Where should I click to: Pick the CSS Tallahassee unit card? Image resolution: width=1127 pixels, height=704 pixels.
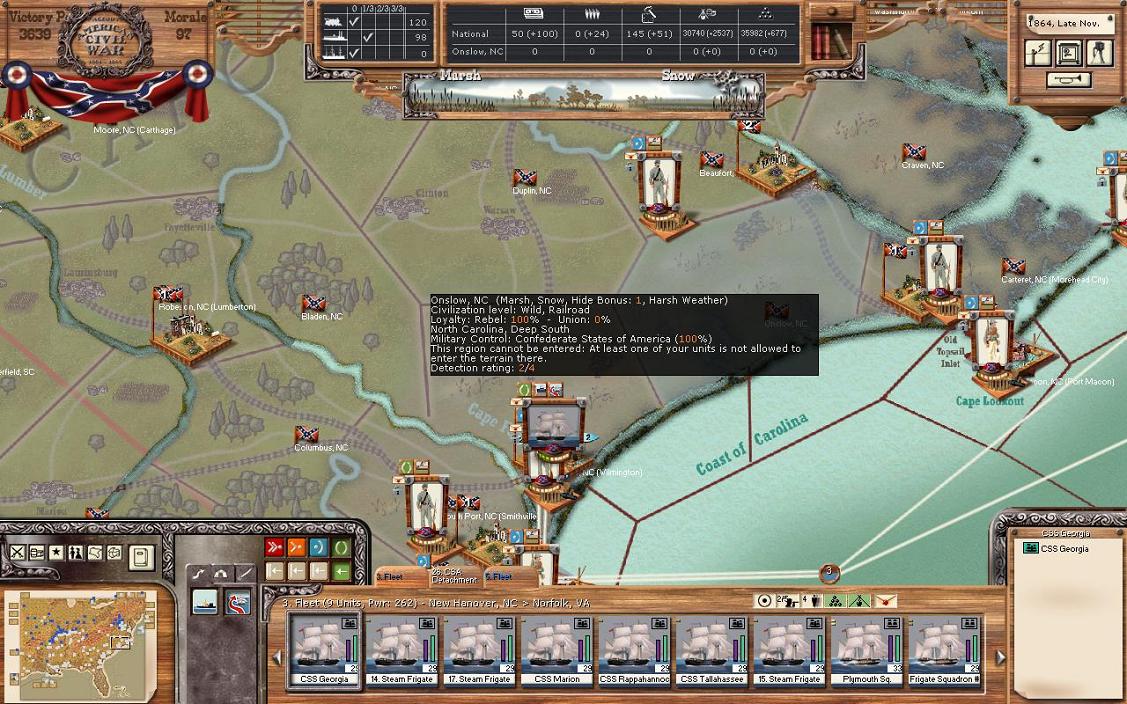click(712, 648)
